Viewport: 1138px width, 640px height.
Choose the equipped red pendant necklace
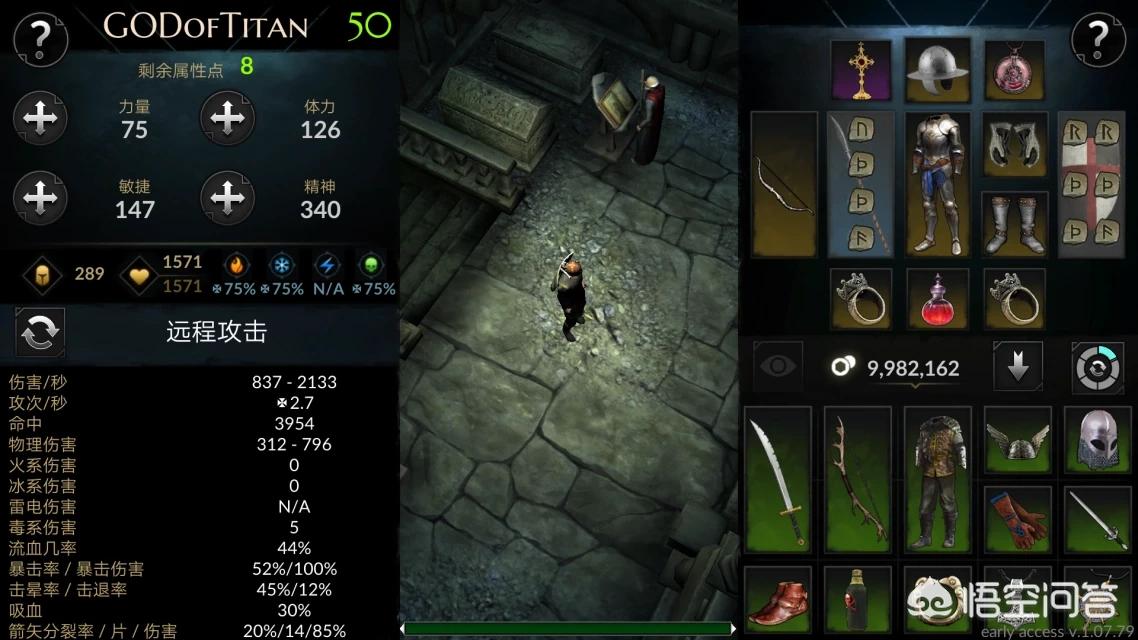coord(1014,70)
